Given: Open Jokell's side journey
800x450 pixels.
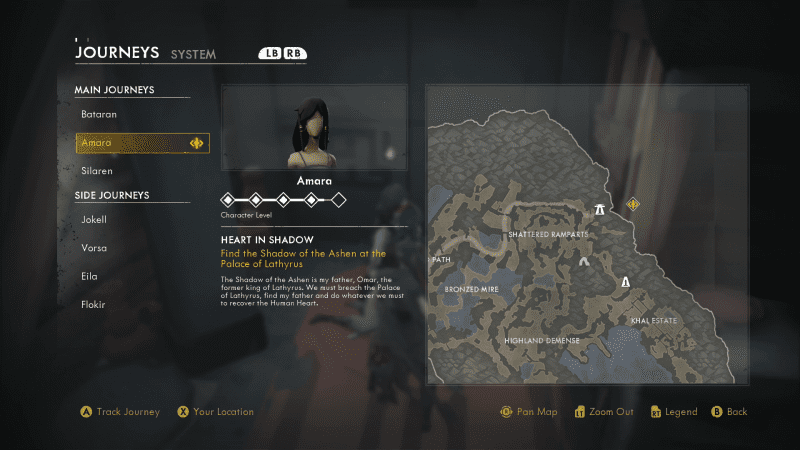Looking at the screenshot, I should click(x=94, y=219).
